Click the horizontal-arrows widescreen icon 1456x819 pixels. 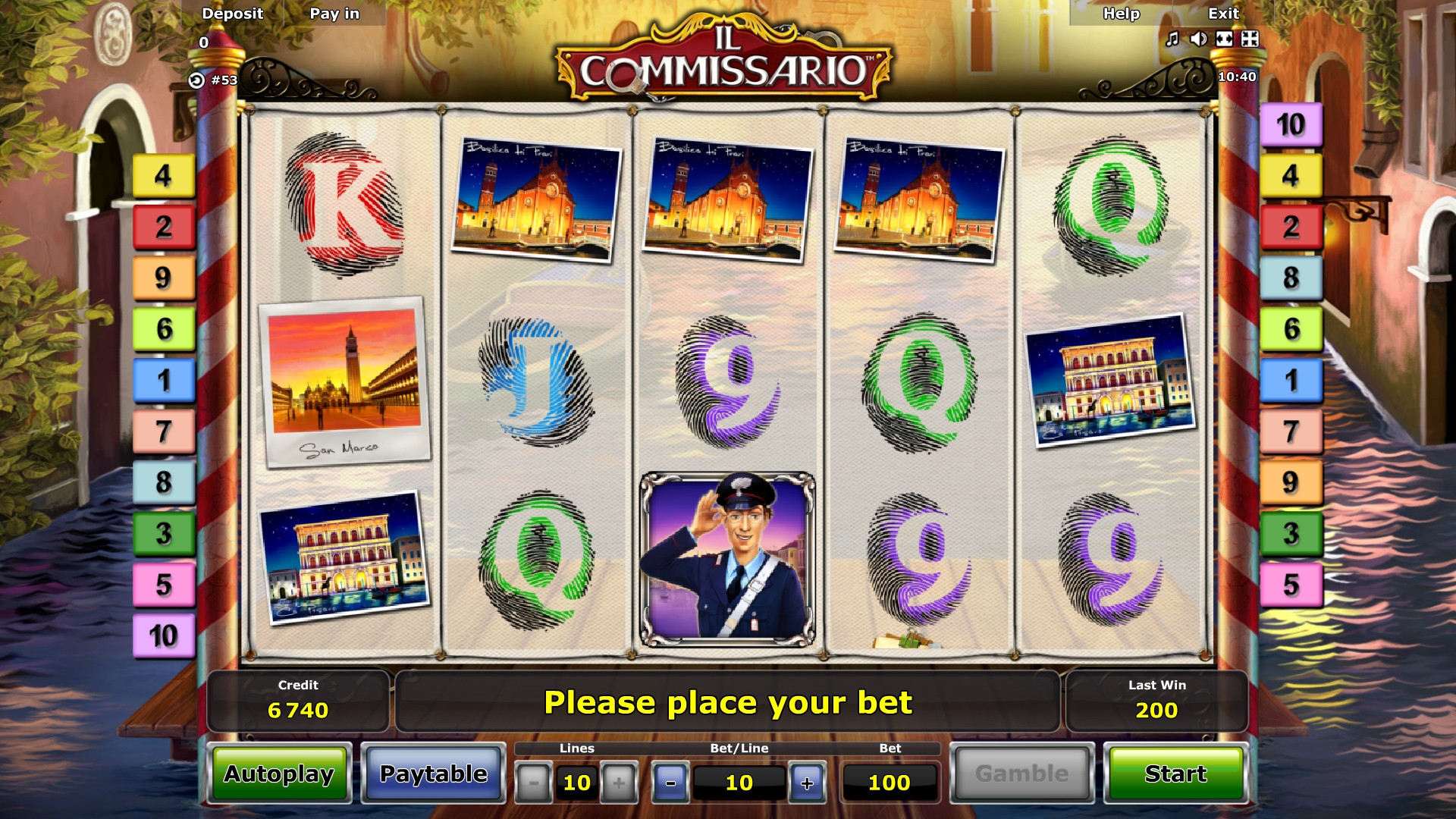tap(1224, 39)
